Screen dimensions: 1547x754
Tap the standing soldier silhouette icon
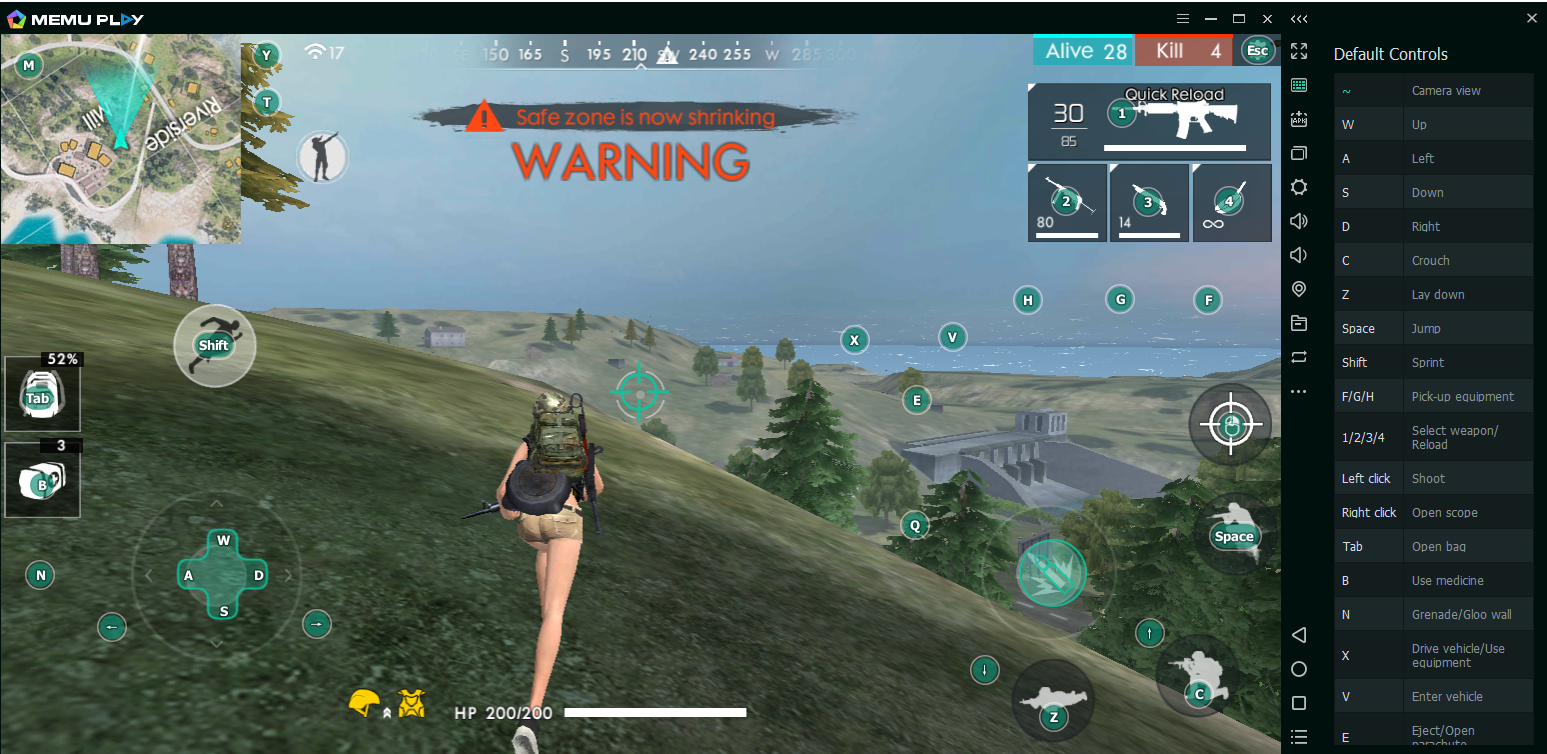click(x=322, y=158)
